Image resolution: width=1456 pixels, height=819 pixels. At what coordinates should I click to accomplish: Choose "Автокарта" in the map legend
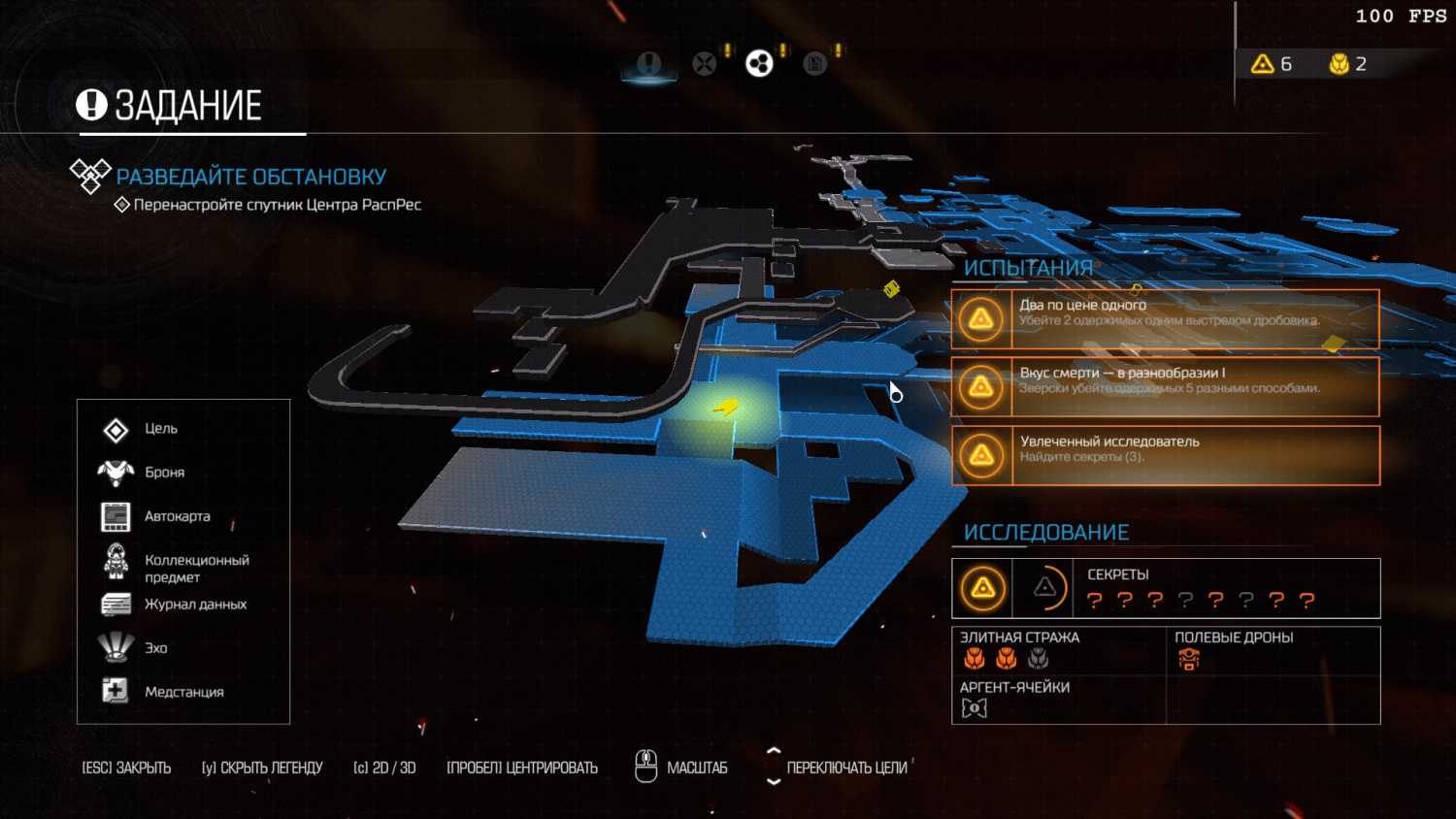coord(177,516)
